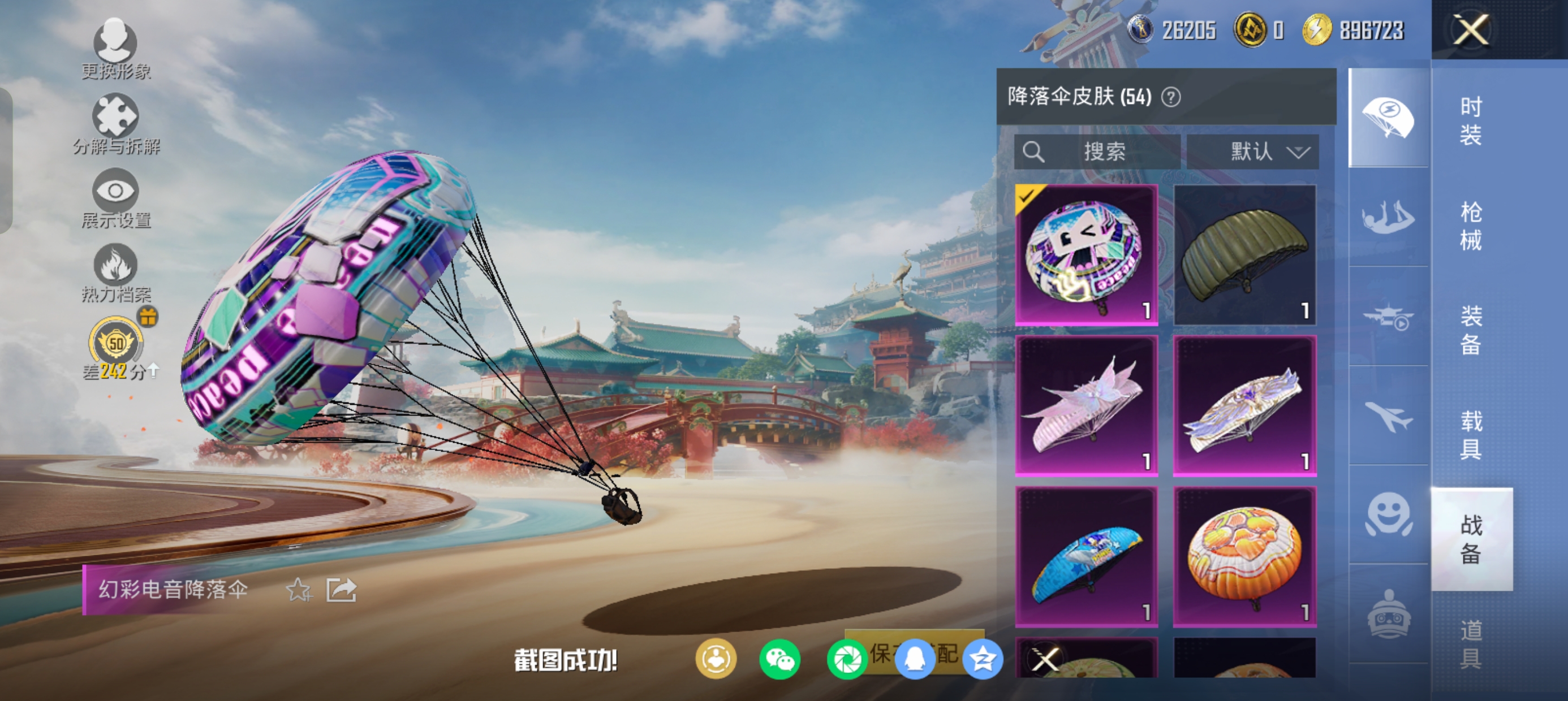This screenshot has height=701, width=1568.
Task: Select the blue Sonic parachute skin
Action: click(1086, 556)
